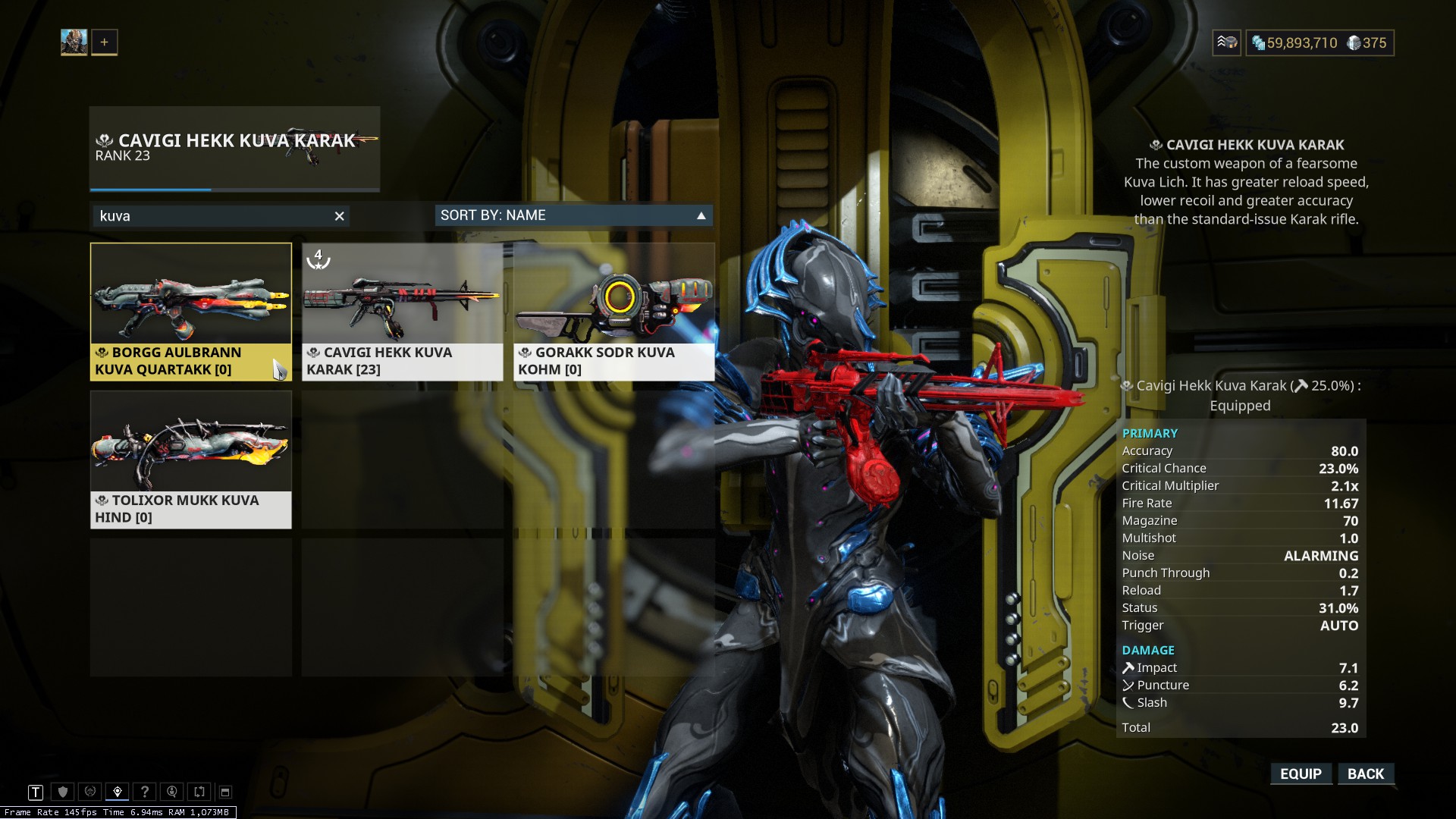Click the player search magnifier icon
This screenshot has width=1456, height=819.
[x=172, y=792]
